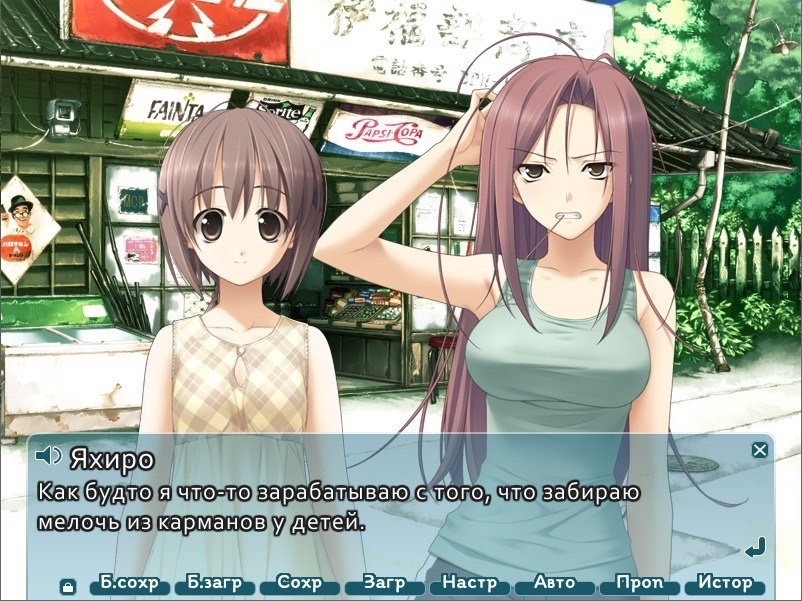Replay voice with the speaker icon
802x601 pixels.
(x=48, y=457)
